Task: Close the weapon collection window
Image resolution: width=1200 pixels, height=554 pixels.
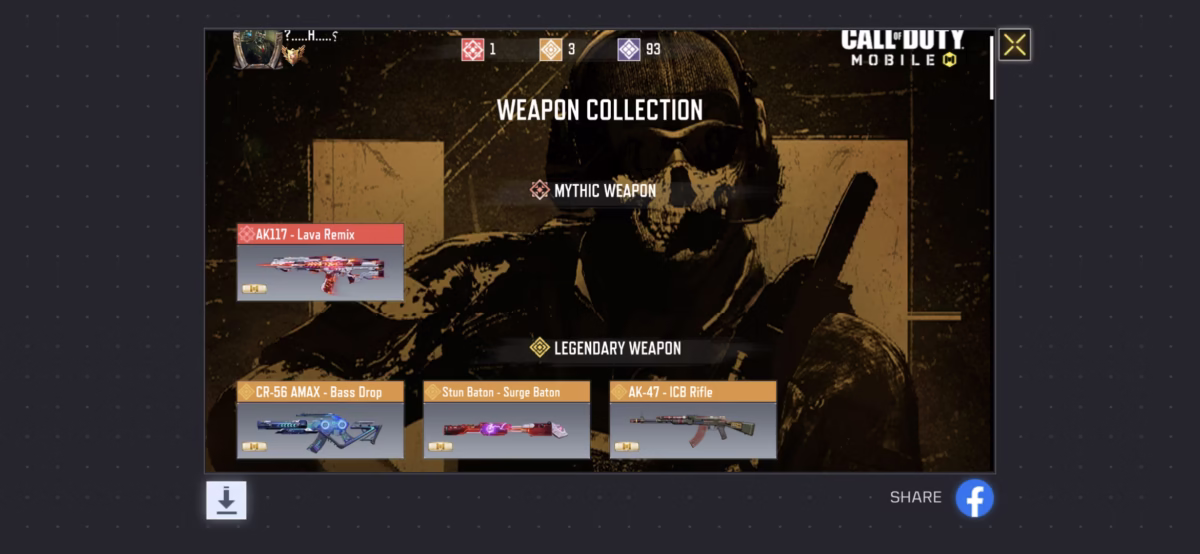Action: 1014,45
